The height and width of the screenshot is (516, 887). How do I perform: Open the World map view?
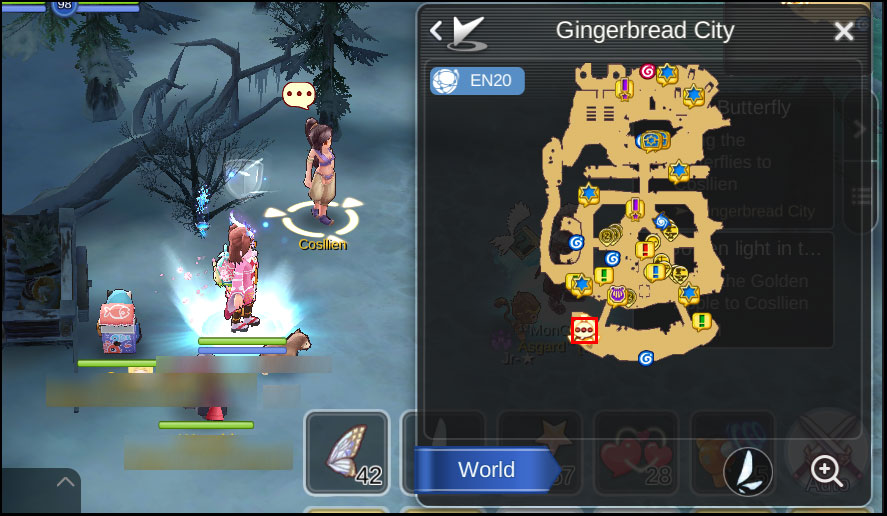click(487, 470)
